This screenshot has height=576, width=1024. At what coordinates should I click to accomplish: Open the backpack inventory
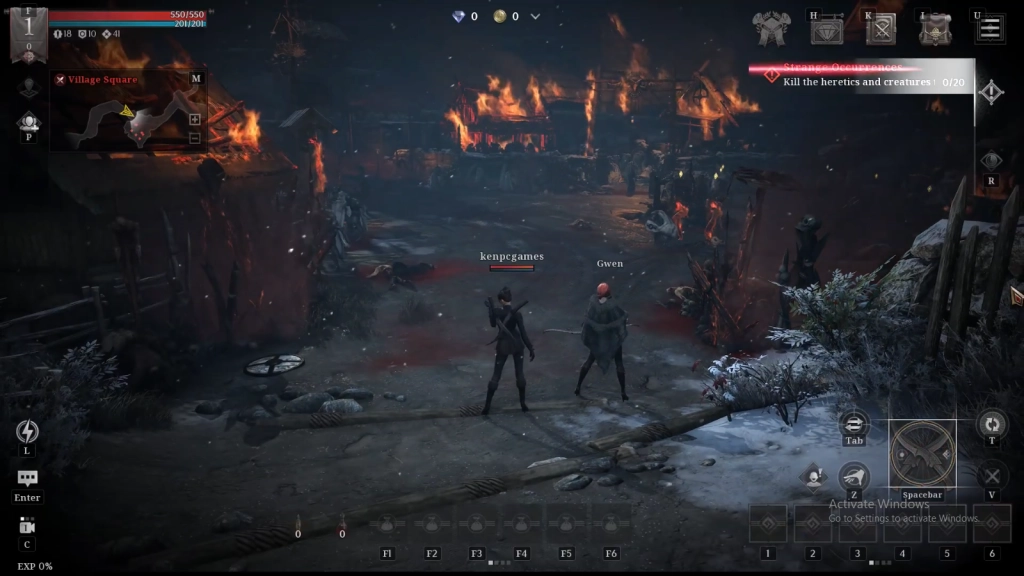click(935, 30)
